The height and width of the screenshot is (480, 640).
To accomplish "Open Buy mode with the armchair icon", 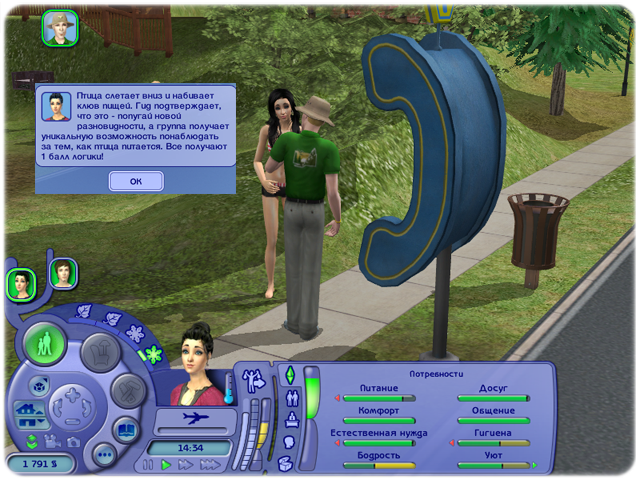I will [x=98, y=351].
